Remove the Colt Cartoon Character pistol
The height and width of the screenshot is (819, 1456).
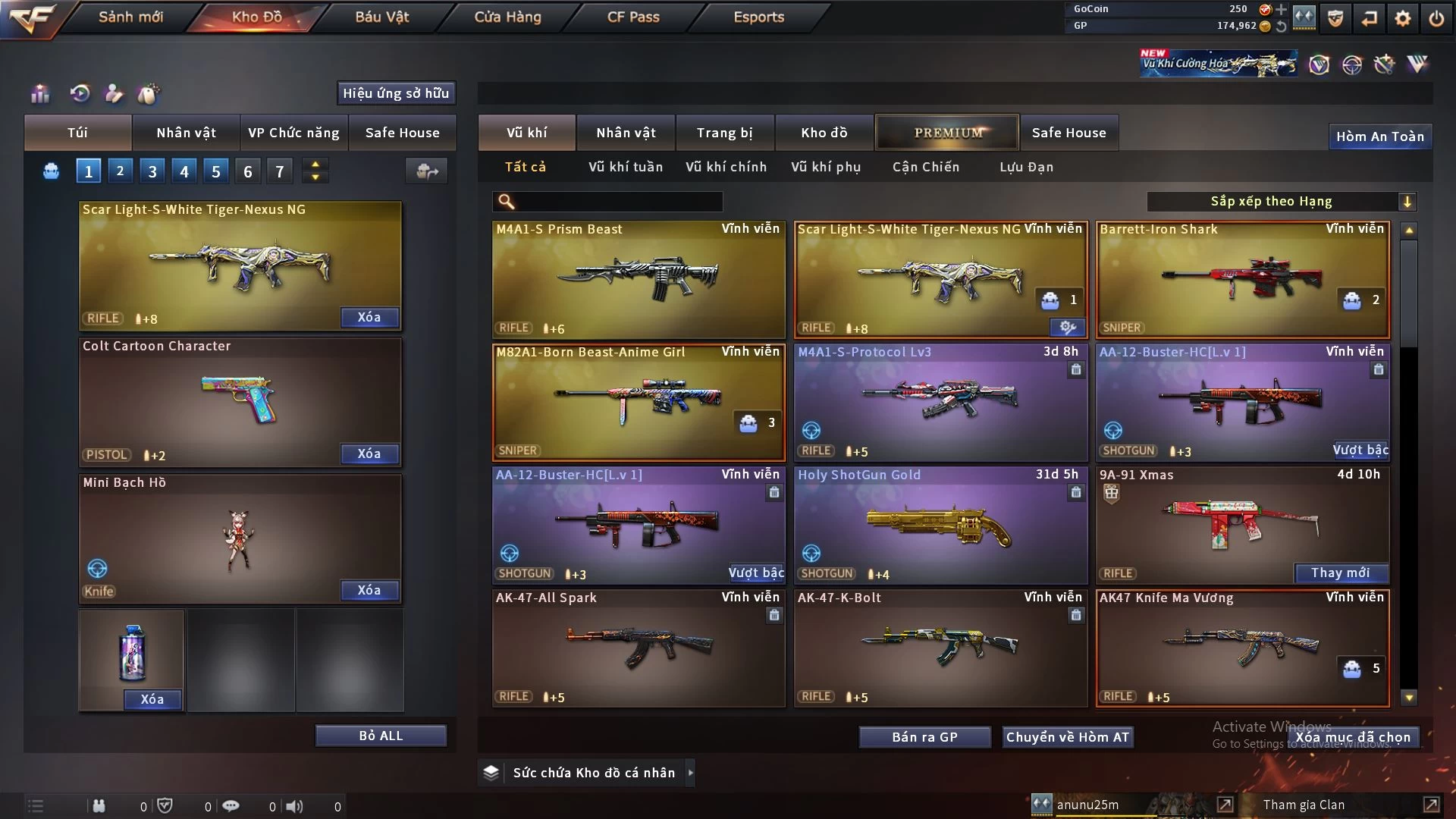(369, 453)
